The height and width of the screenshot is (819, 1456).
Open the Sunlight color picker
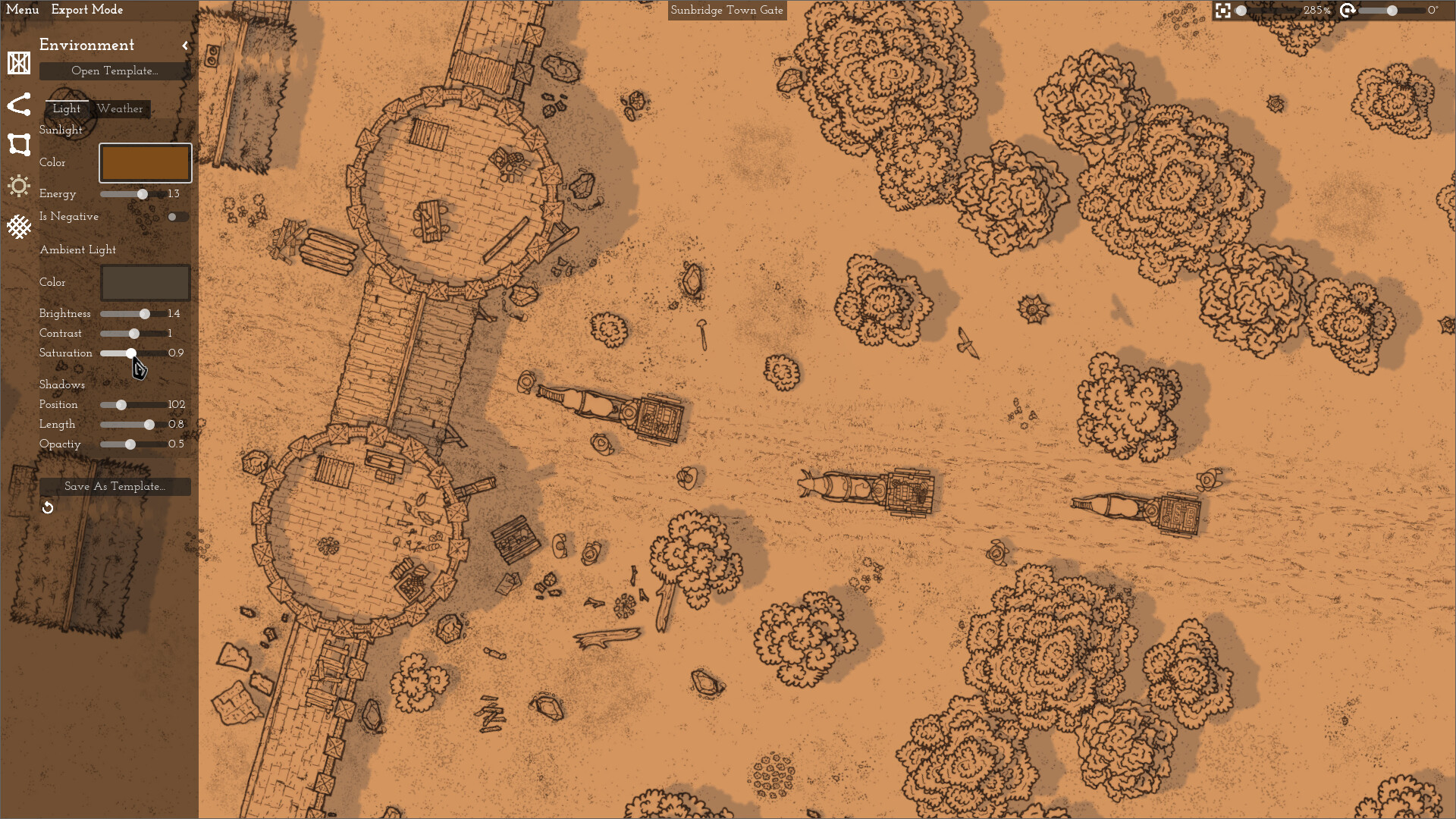click(x=145, y=162)
